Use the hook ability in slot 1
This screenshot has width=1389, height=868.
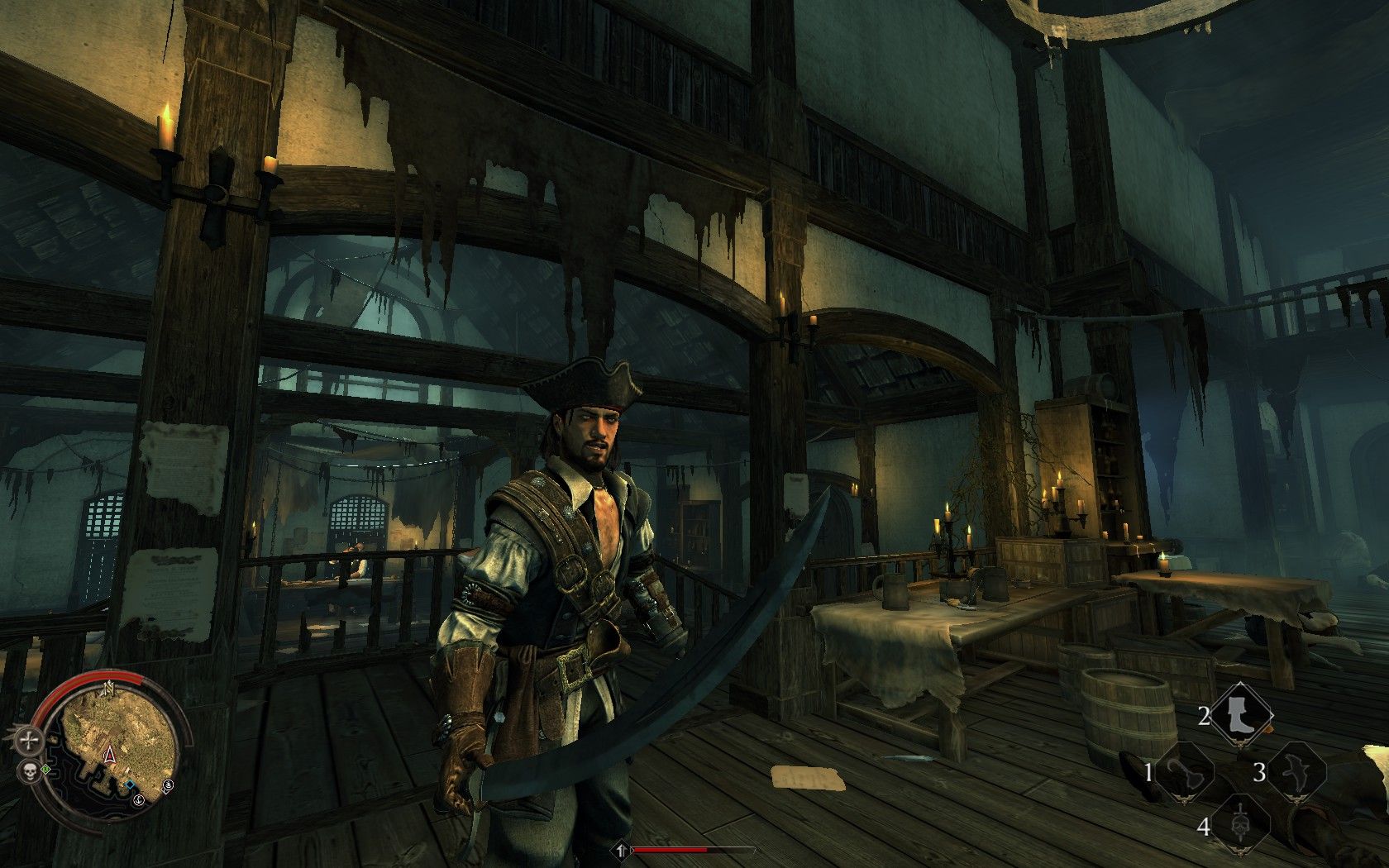(x=1184, y=772)
